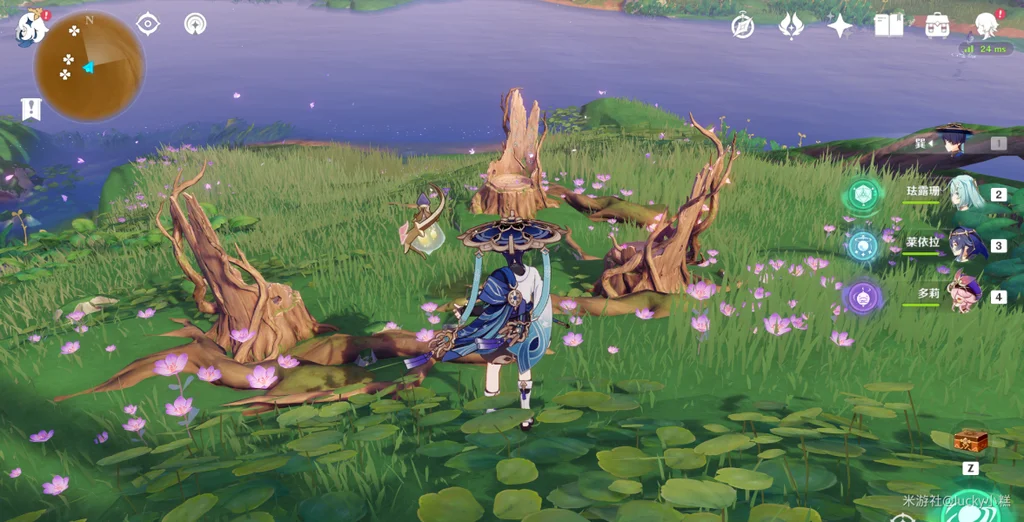The height and width of the screenshot is (522, 1024).
Task: Trigger the green elemental burst orb for 珐露珊
Action: pos(862,194)
